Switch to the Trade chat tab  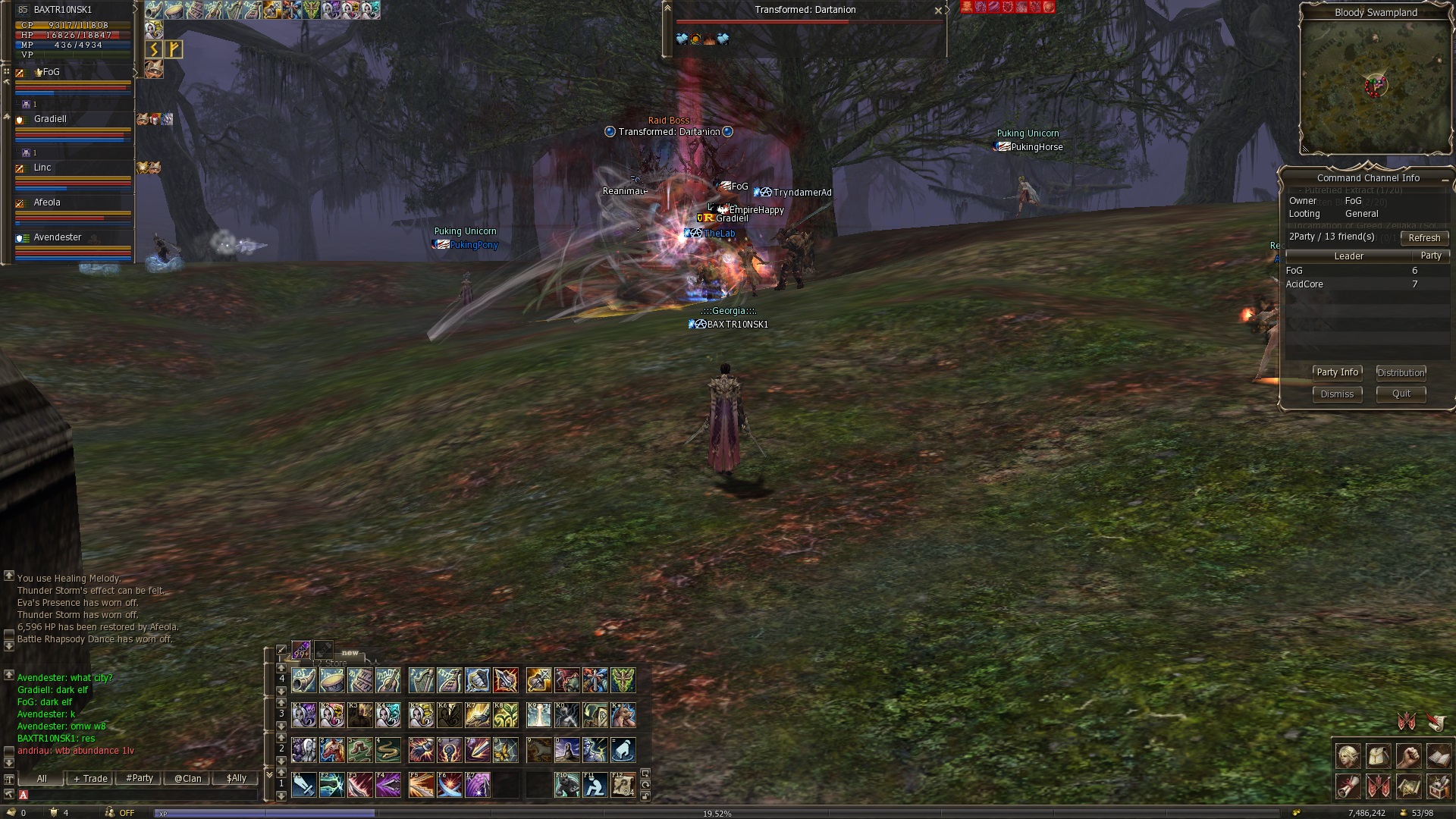90,779
